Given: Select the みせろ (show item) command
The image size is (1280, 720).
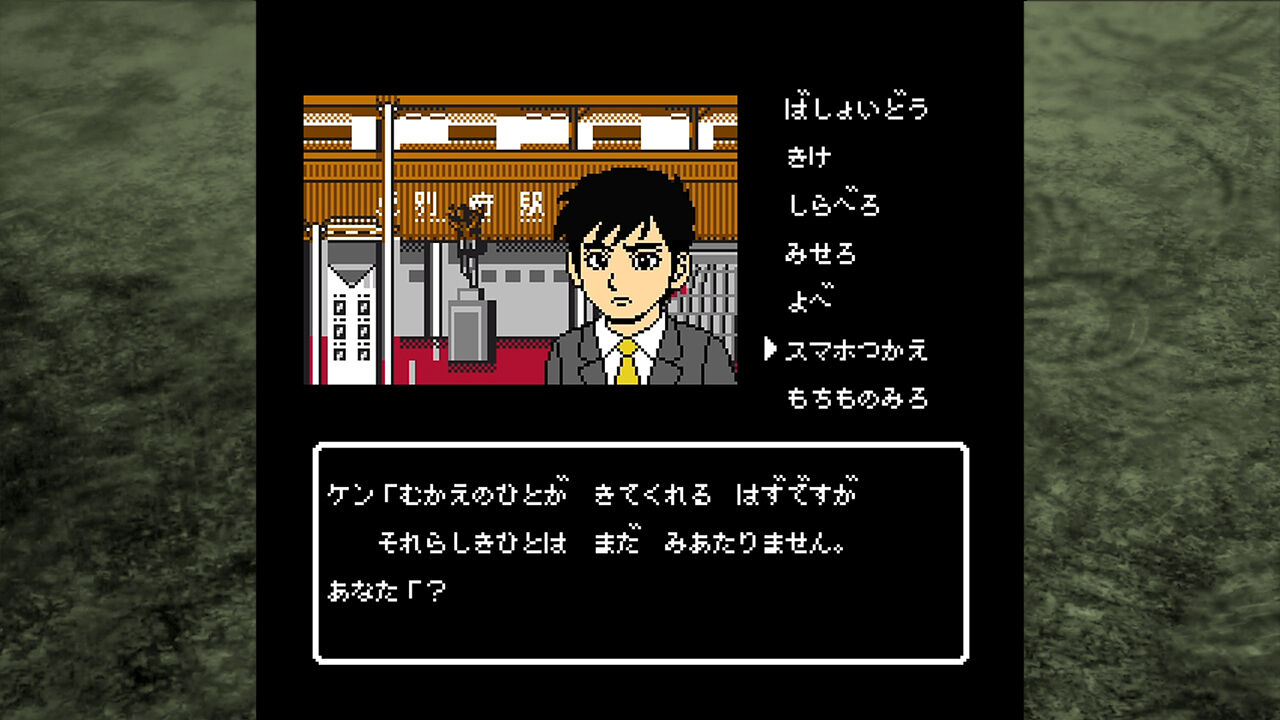Looking at the screenshot, I should coord(820,253).
